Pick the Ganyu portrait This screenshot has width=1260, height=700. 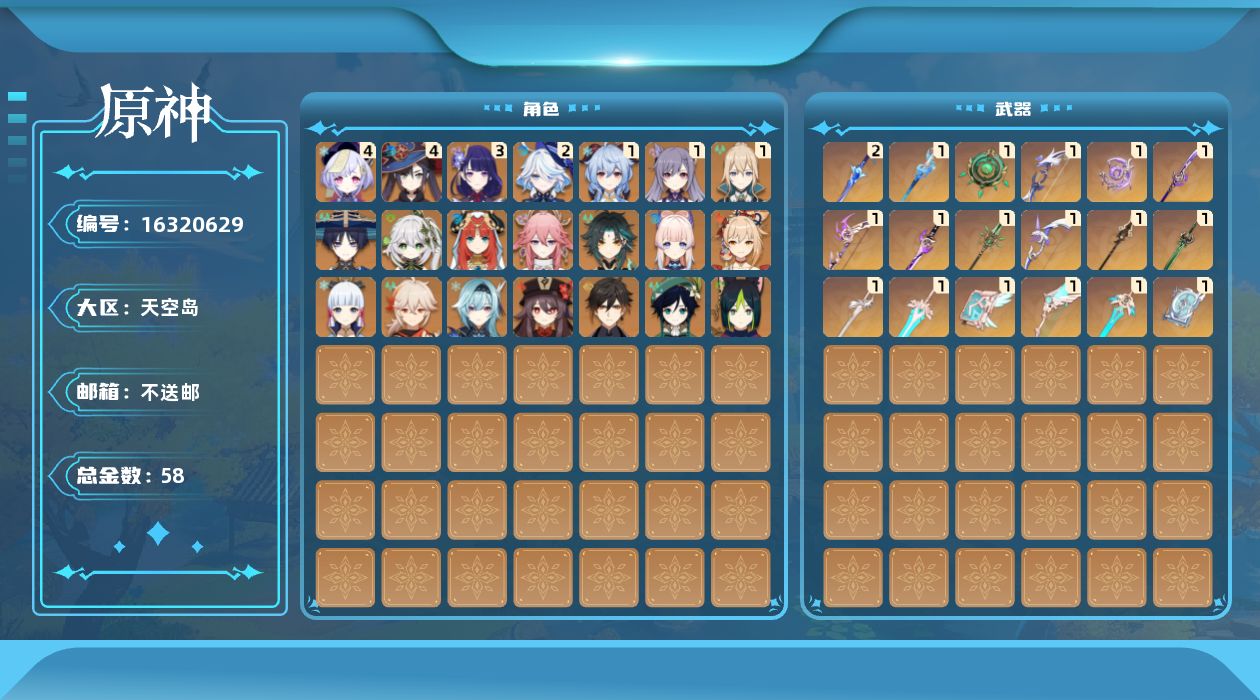609,172
